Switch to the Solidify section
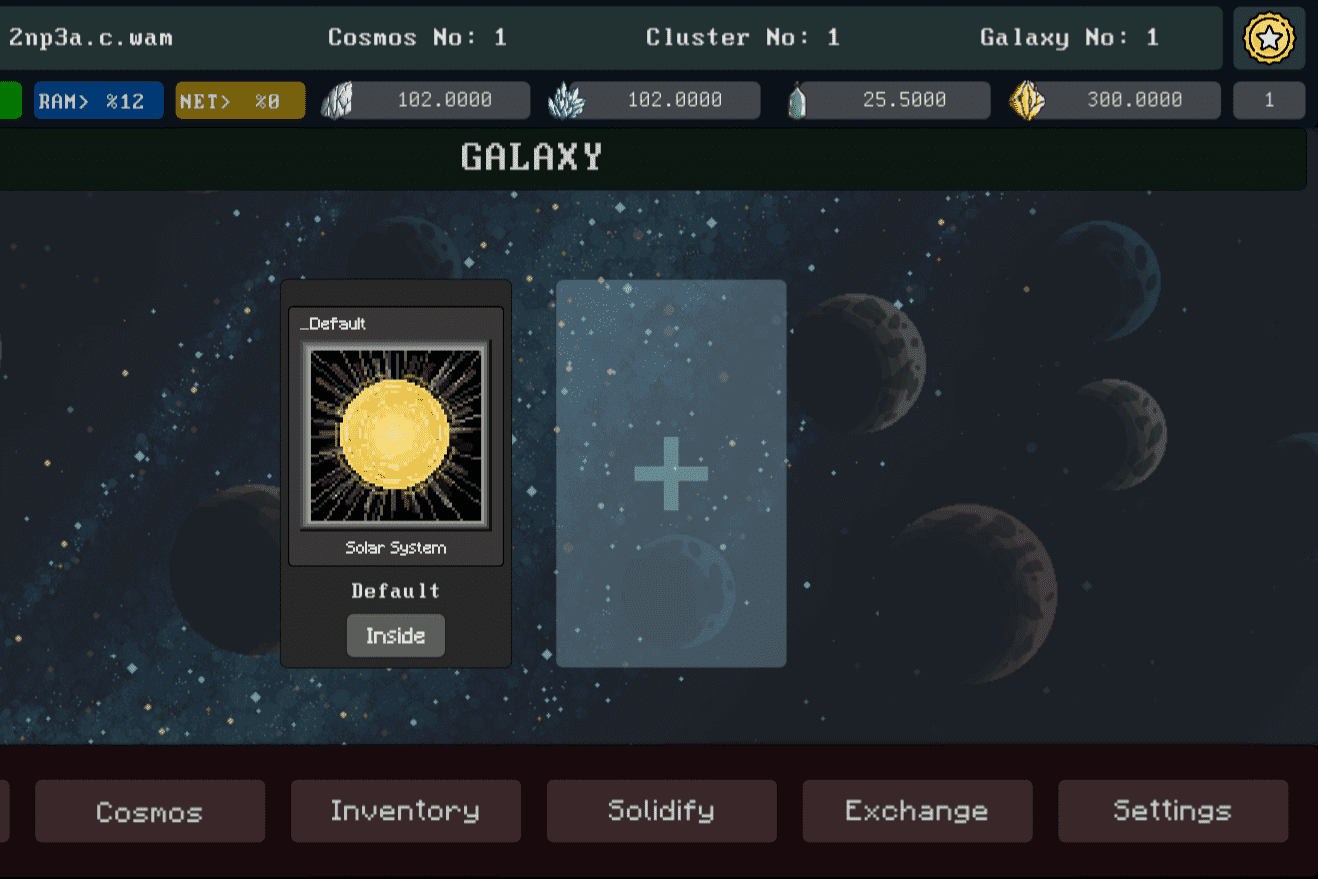 point(661,811)
